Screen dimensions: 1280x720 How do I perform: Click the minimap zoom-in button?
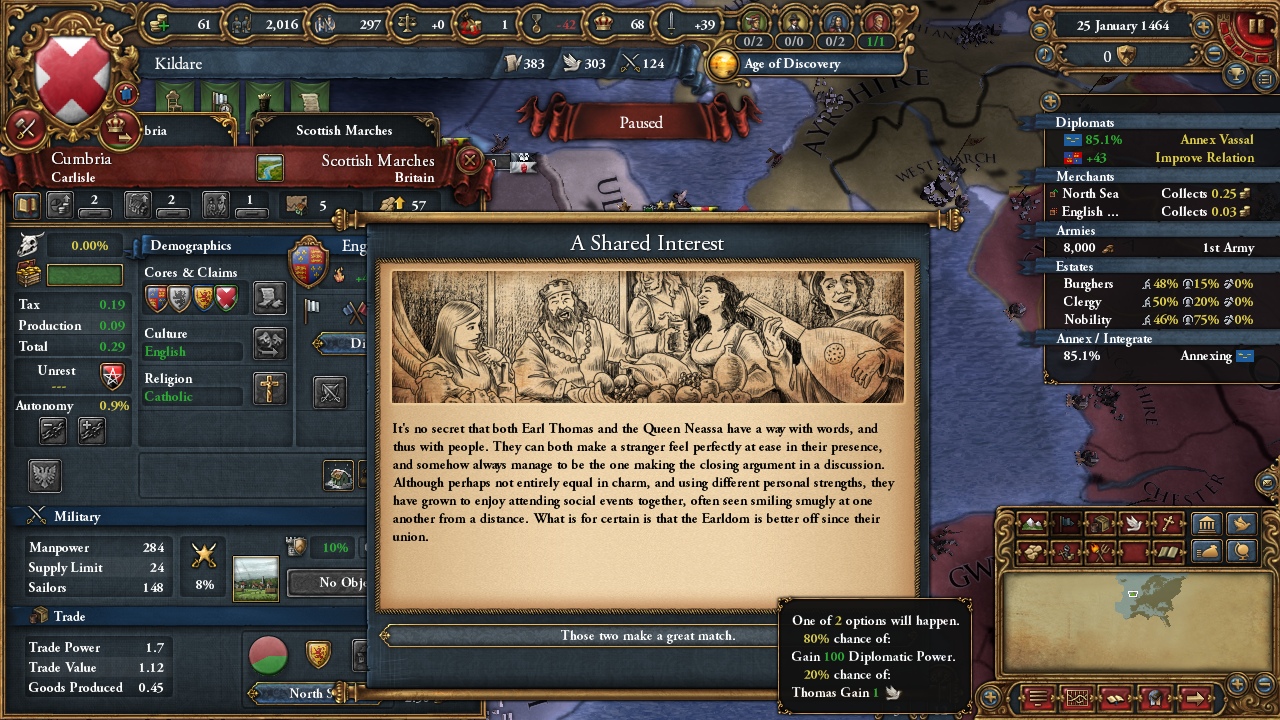[1238, 685]
